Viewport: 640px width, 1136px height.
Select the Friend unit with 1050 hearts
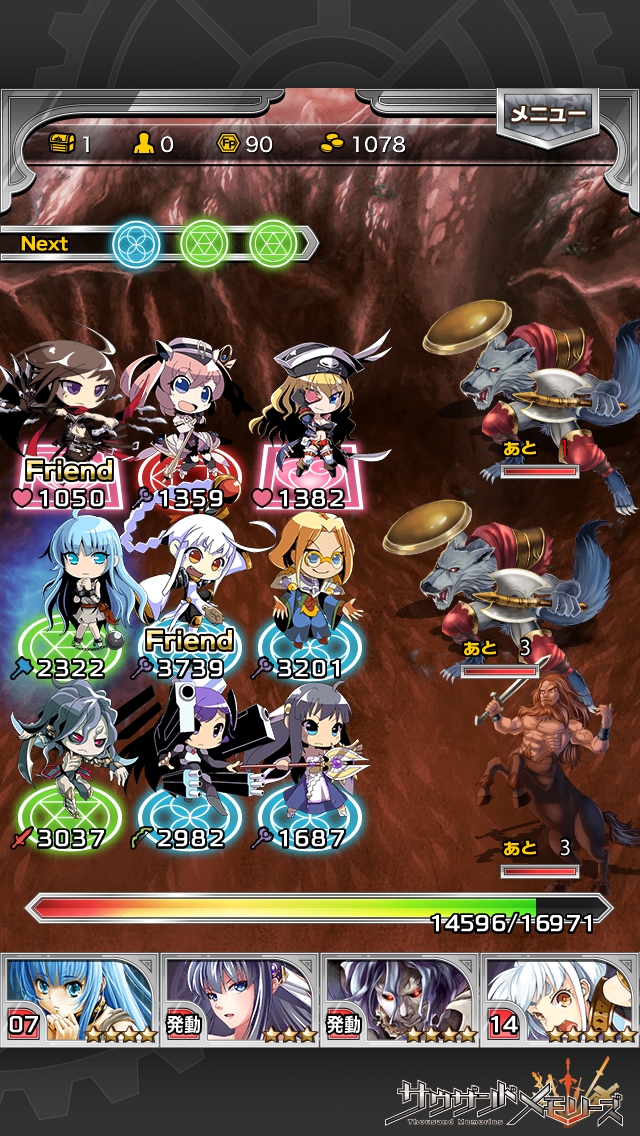(x=72, y=420)
